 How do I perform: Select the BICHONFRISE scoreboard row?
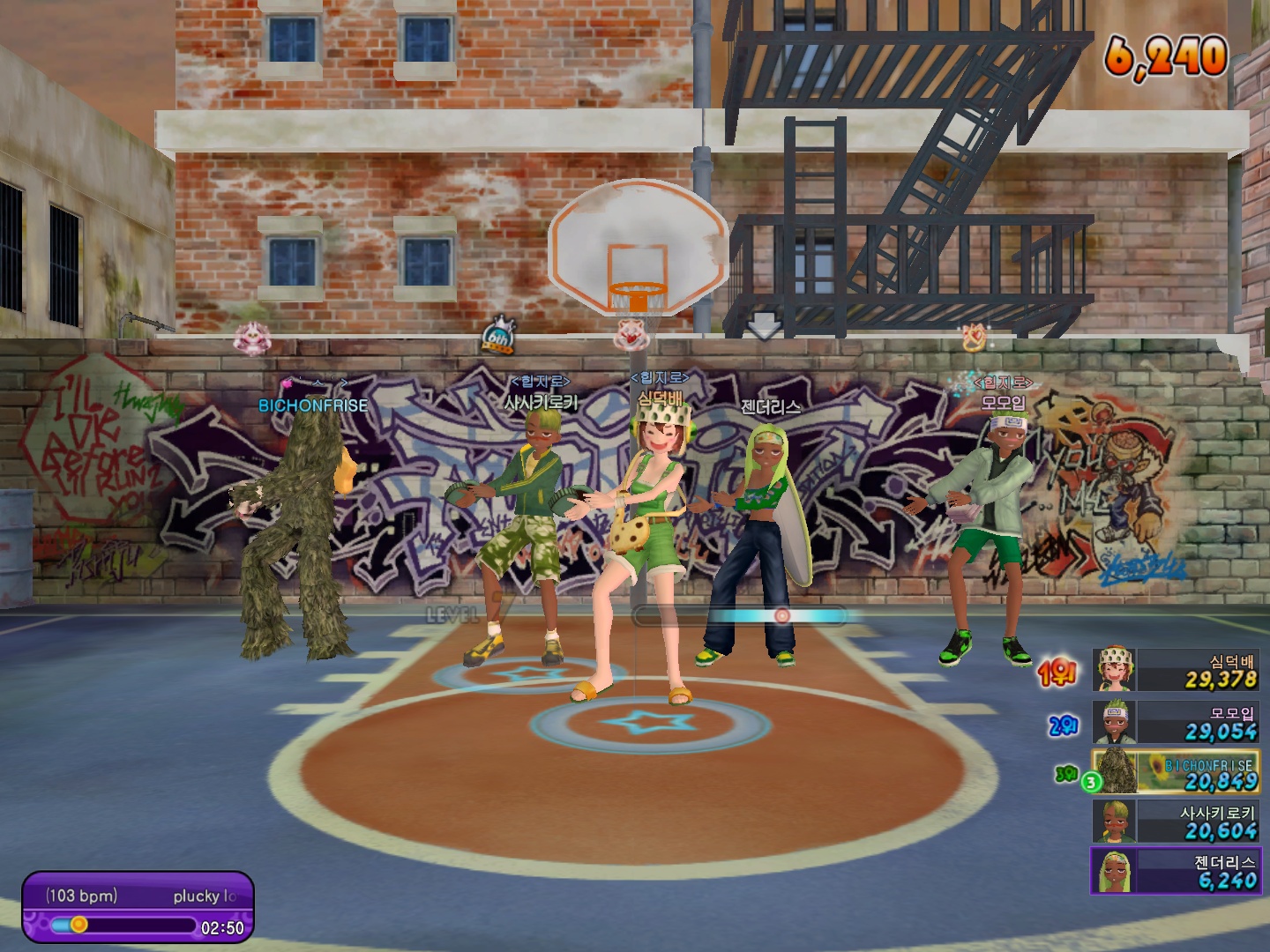click(x=1176, y=772)
